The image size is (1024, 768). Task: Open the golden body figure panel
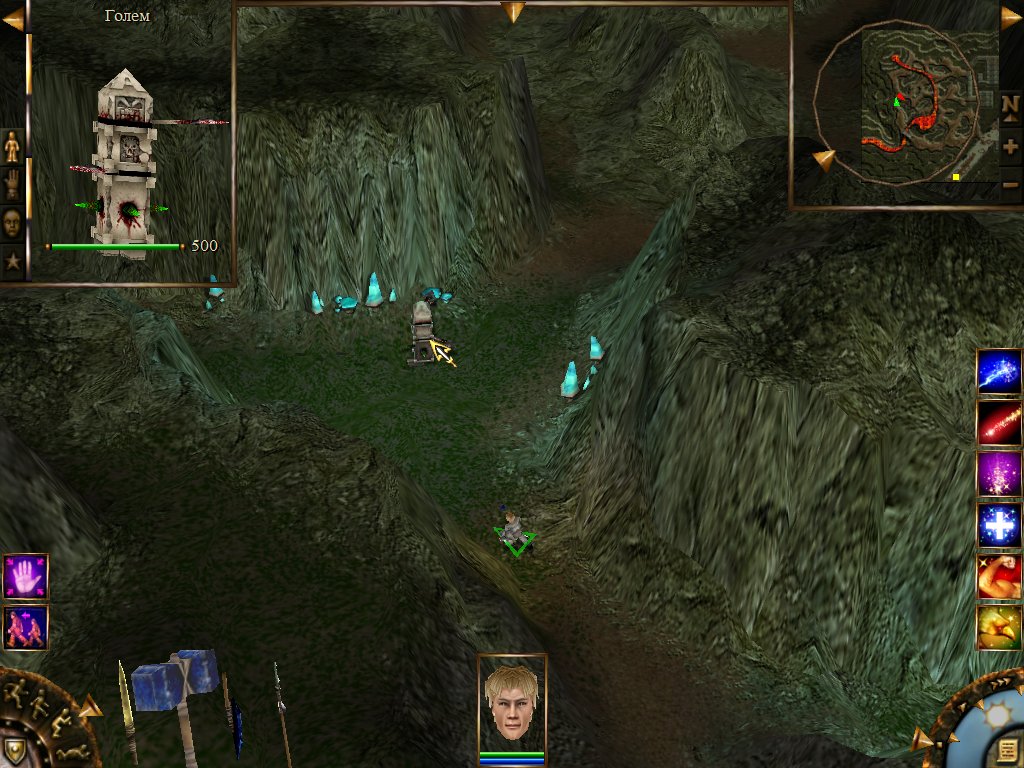12,147
